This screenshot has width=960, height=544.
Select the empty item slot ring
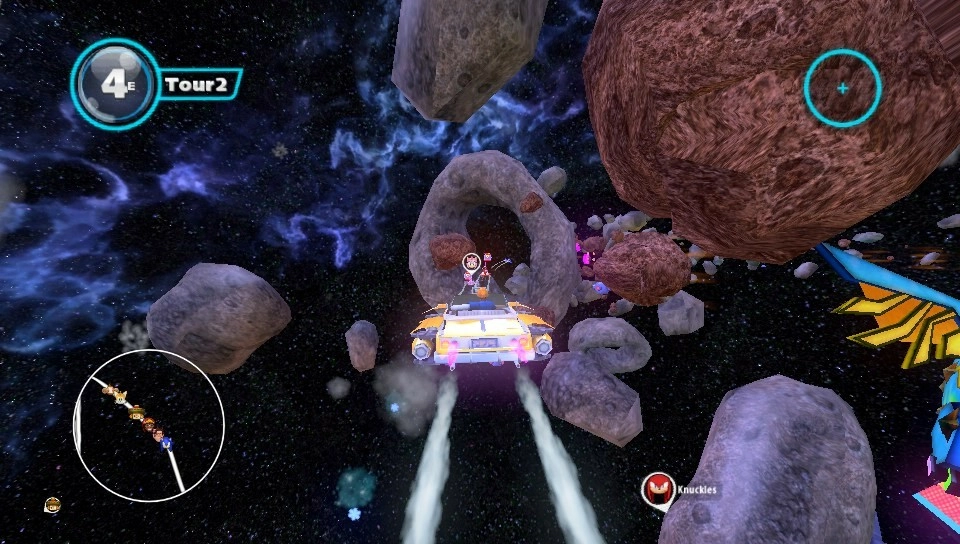point(842,88)
